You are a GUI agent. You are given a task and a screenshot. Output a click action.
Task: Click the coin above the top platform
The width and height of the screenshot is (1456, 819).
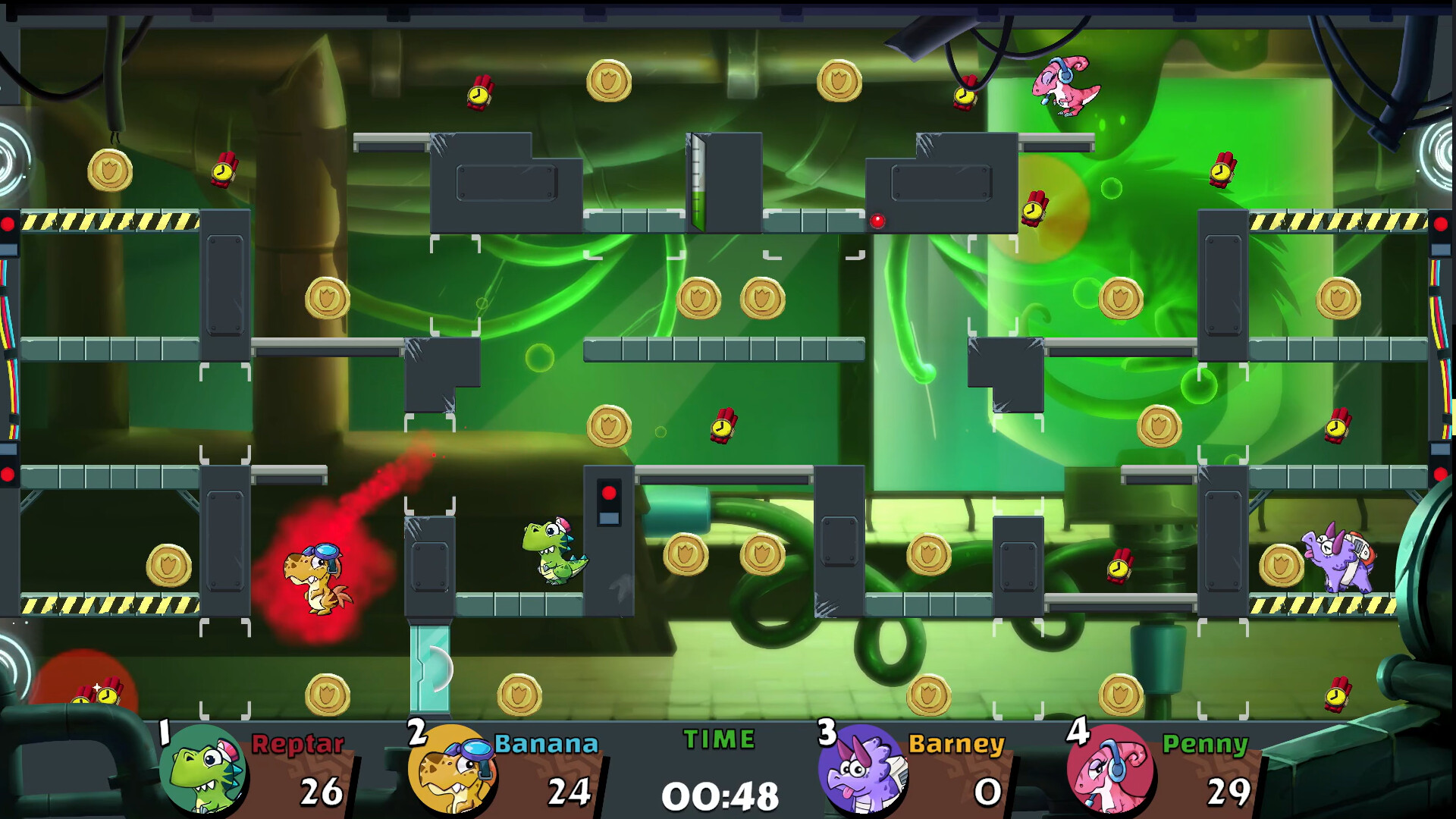[610, 82]
